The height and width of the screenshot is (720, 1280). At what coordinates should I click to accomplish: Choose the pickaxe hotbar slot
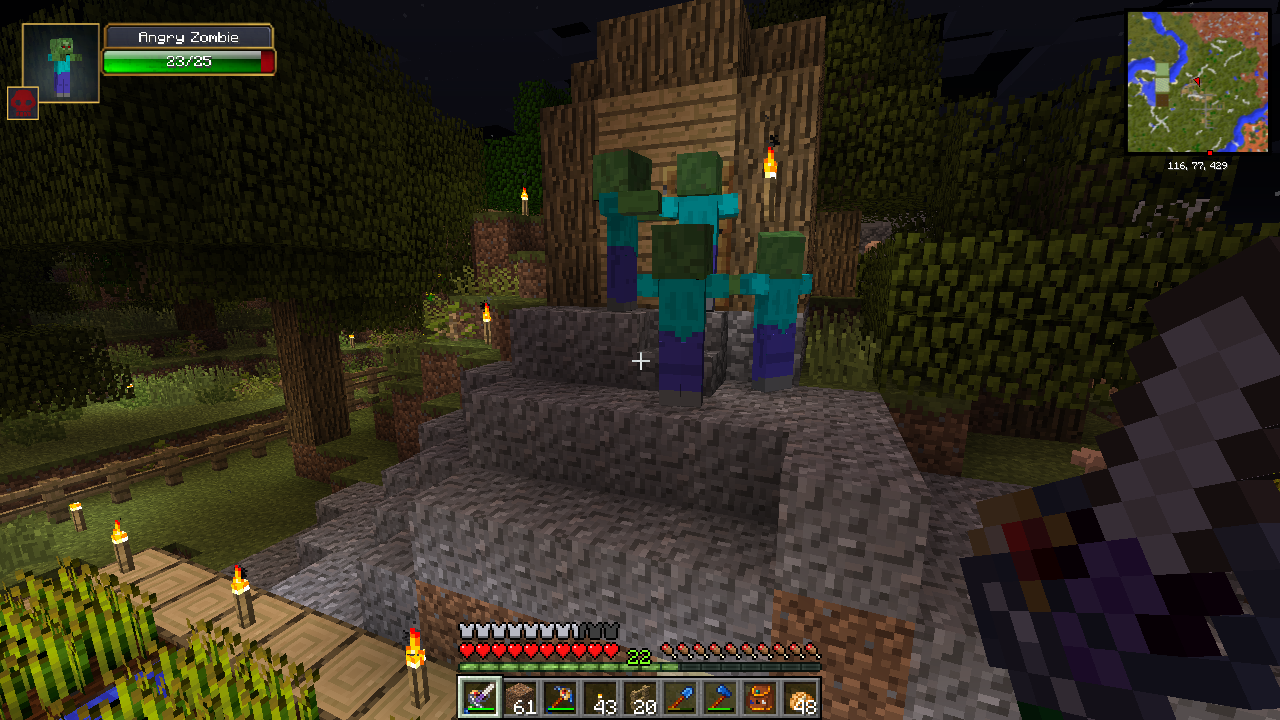coord(558,697)
